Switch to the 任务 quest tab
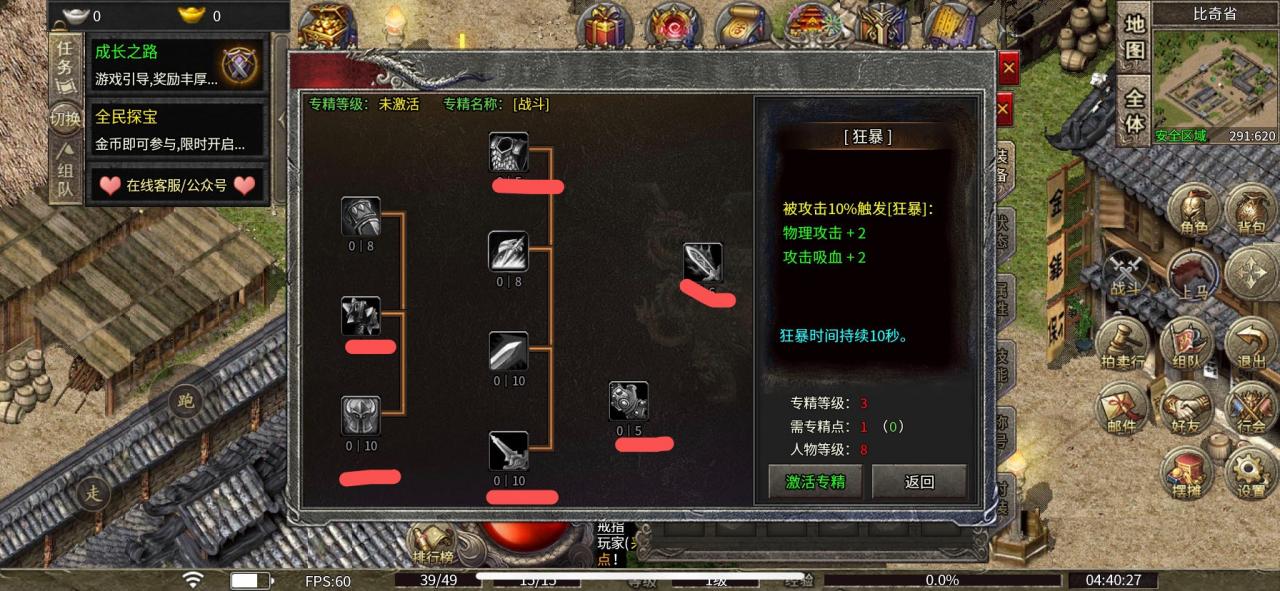The height and width of the screenshot is (591, 1280). pos(65,59)
